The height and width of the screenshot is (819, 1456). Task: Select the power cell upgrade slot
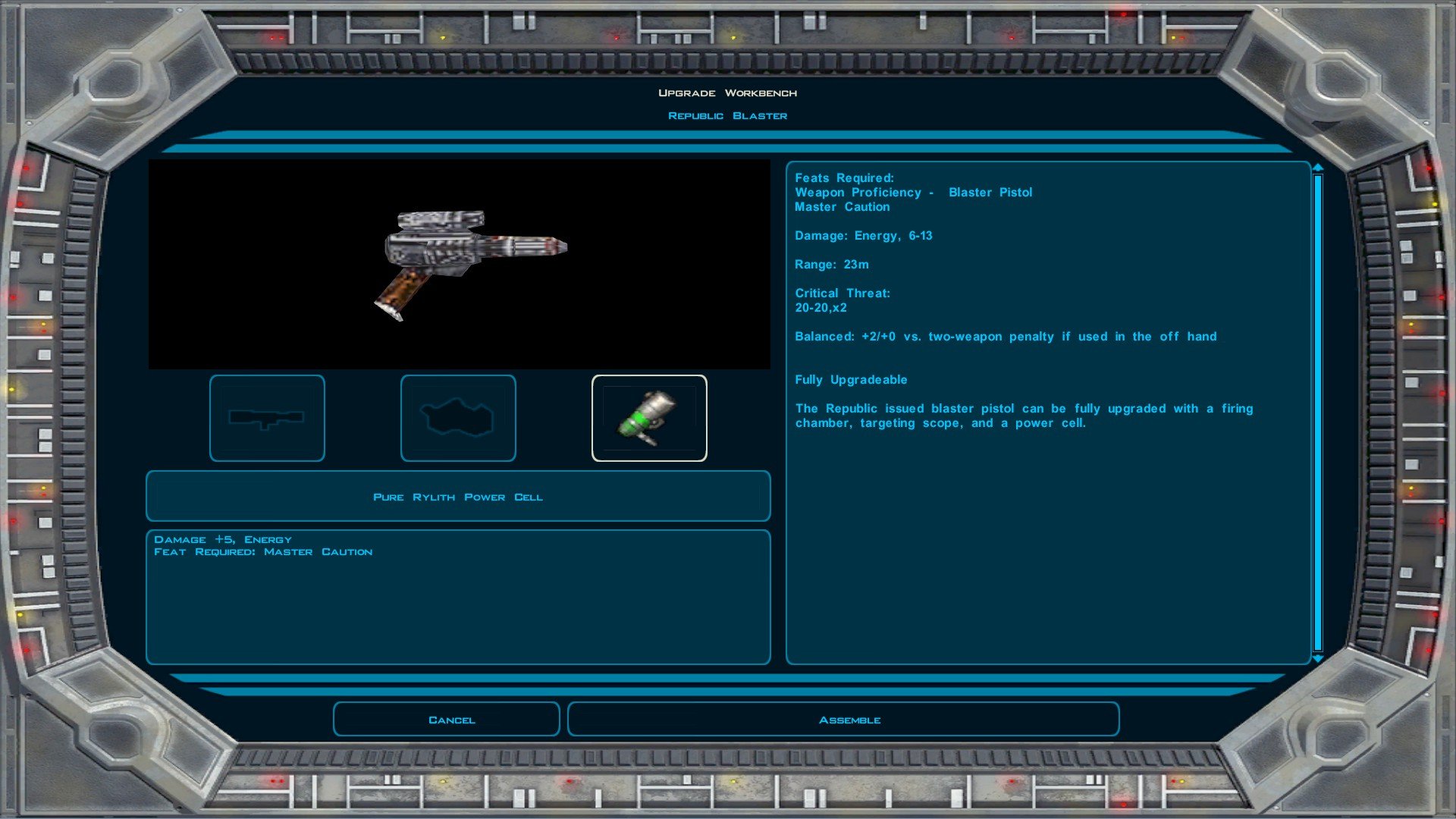coord(648,418)
